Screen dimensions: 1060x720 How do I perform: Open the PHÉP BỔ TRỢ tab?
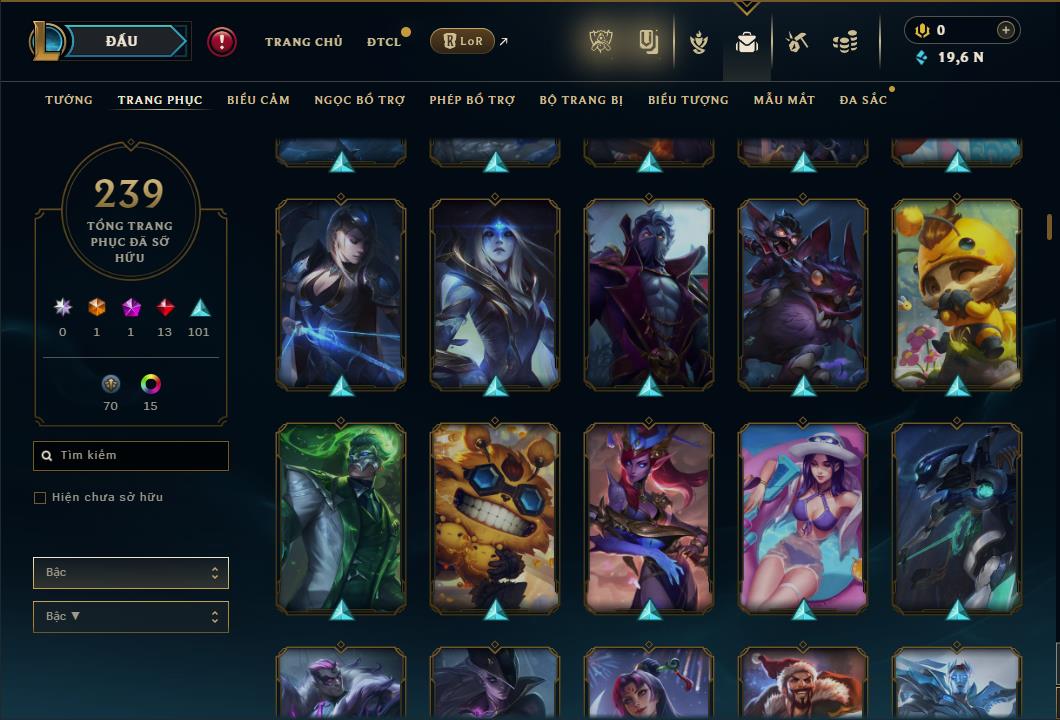click(x=472, y=100)
